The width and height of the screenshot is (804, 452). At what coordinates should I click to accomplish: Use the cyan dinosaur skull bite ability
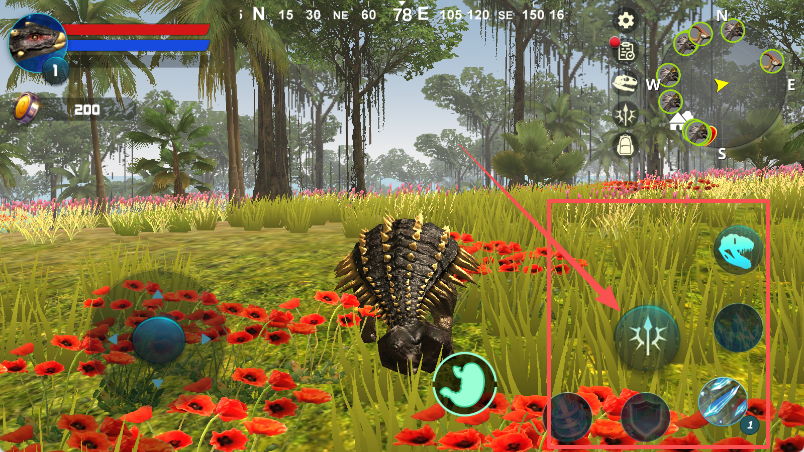click(738, 250)
